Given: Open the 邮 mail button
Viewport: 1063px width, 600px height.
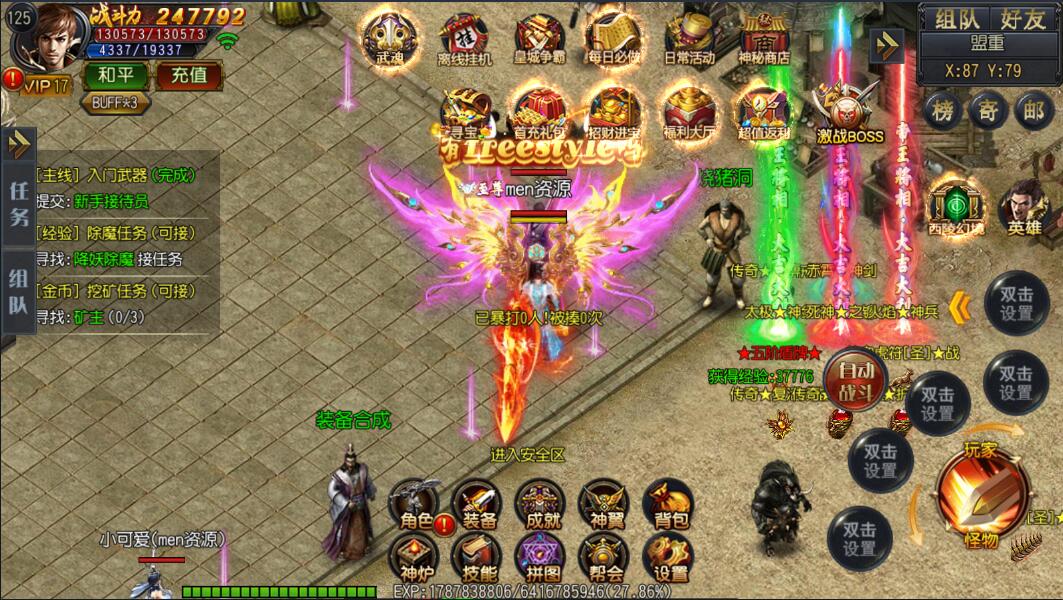Looking at the screenshot, I should pyautogui.click(x=1034, y=110).
